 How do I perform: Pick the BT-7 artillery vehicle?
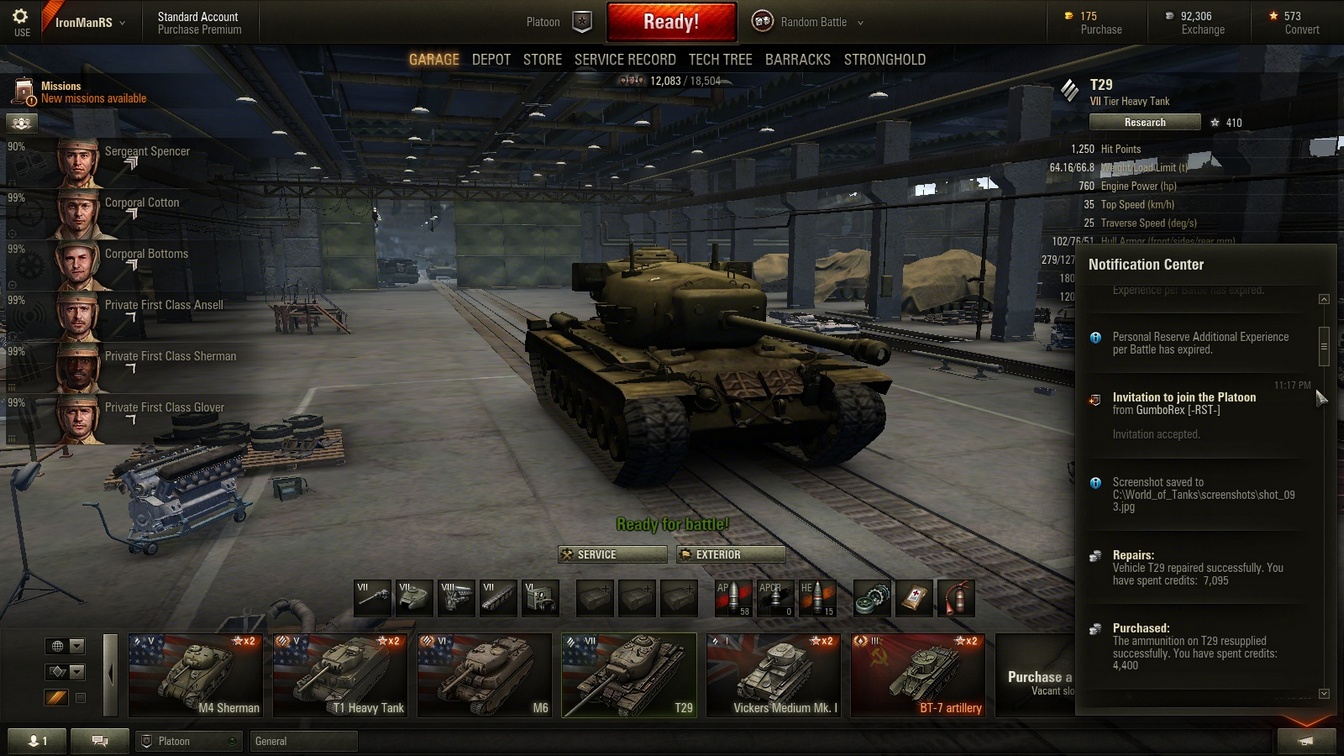point(917,675)
